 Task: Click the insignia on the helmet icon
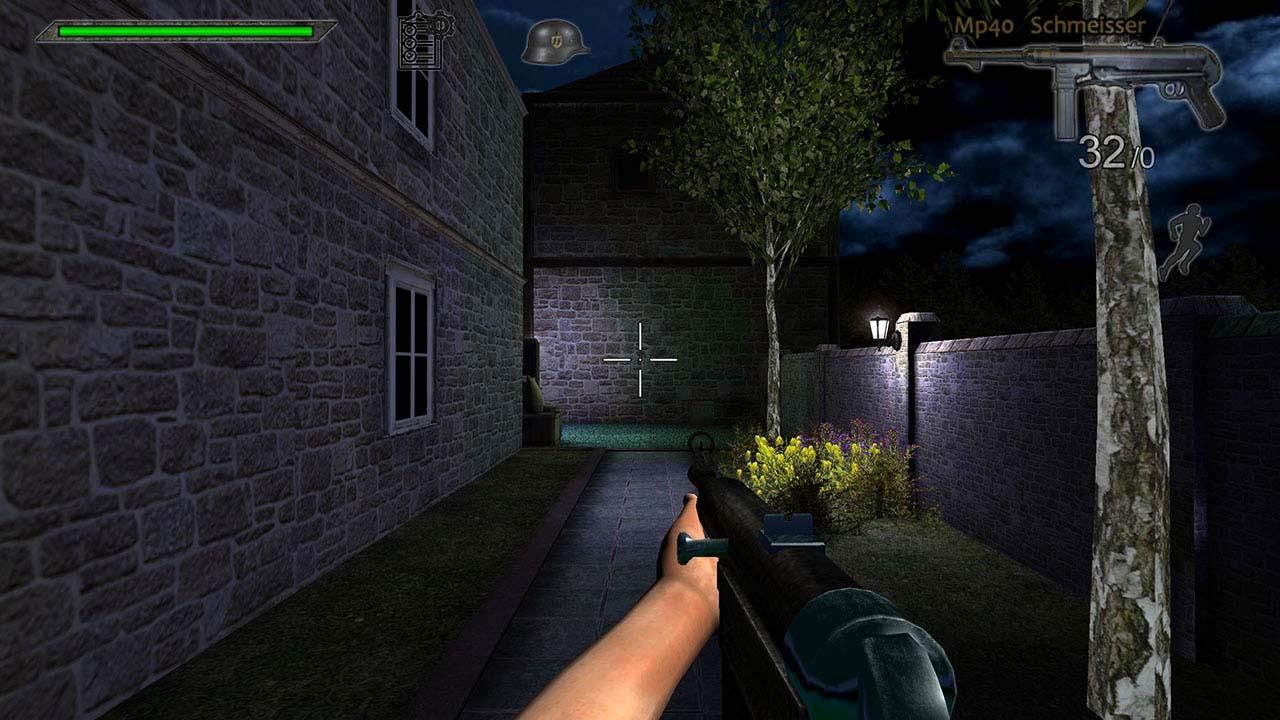556,38
